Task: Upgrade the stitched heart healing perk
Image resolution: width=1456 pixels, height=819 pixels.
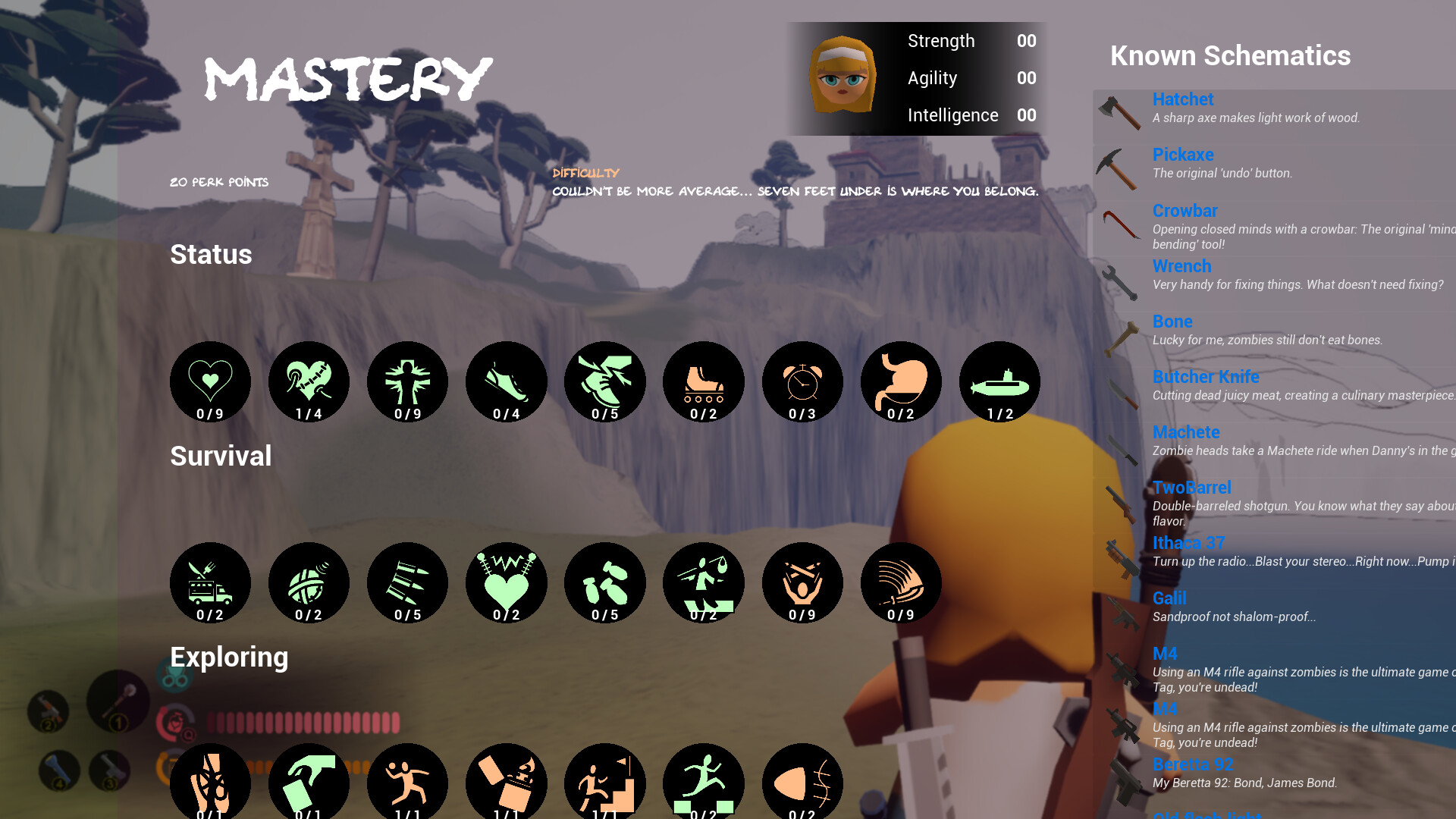Action: [309, 381]
